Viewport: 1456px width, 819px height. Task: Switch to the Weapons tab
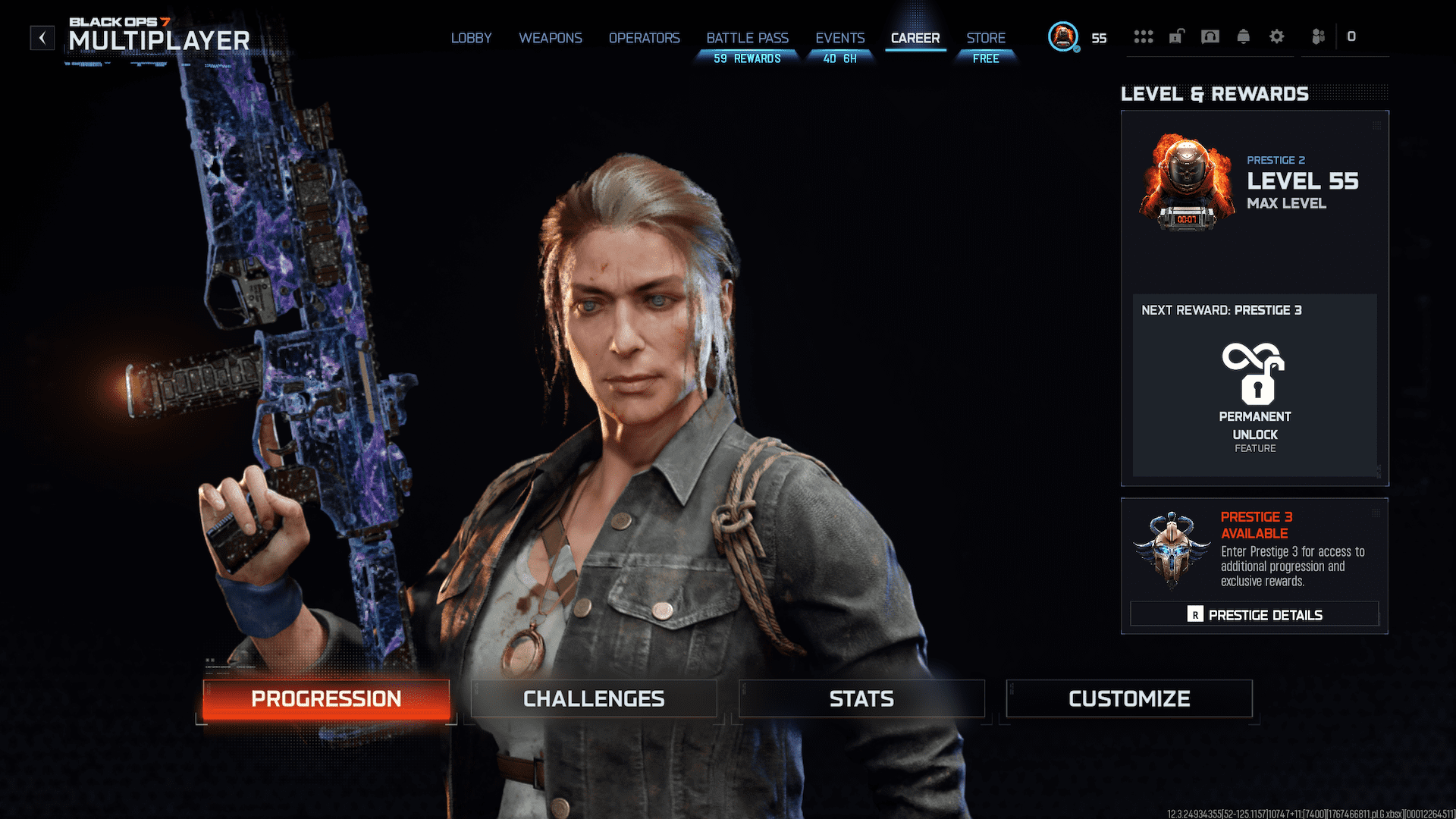[551, 38]
